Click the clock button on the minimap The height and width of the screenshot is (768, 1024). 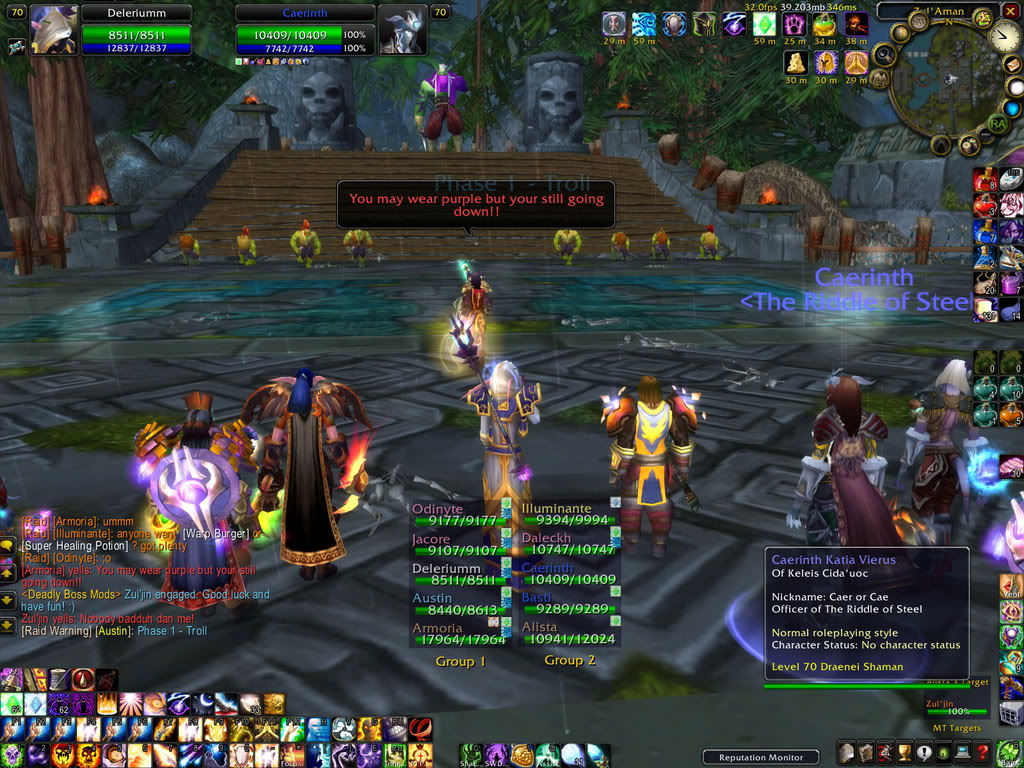tap(1004, 37)
